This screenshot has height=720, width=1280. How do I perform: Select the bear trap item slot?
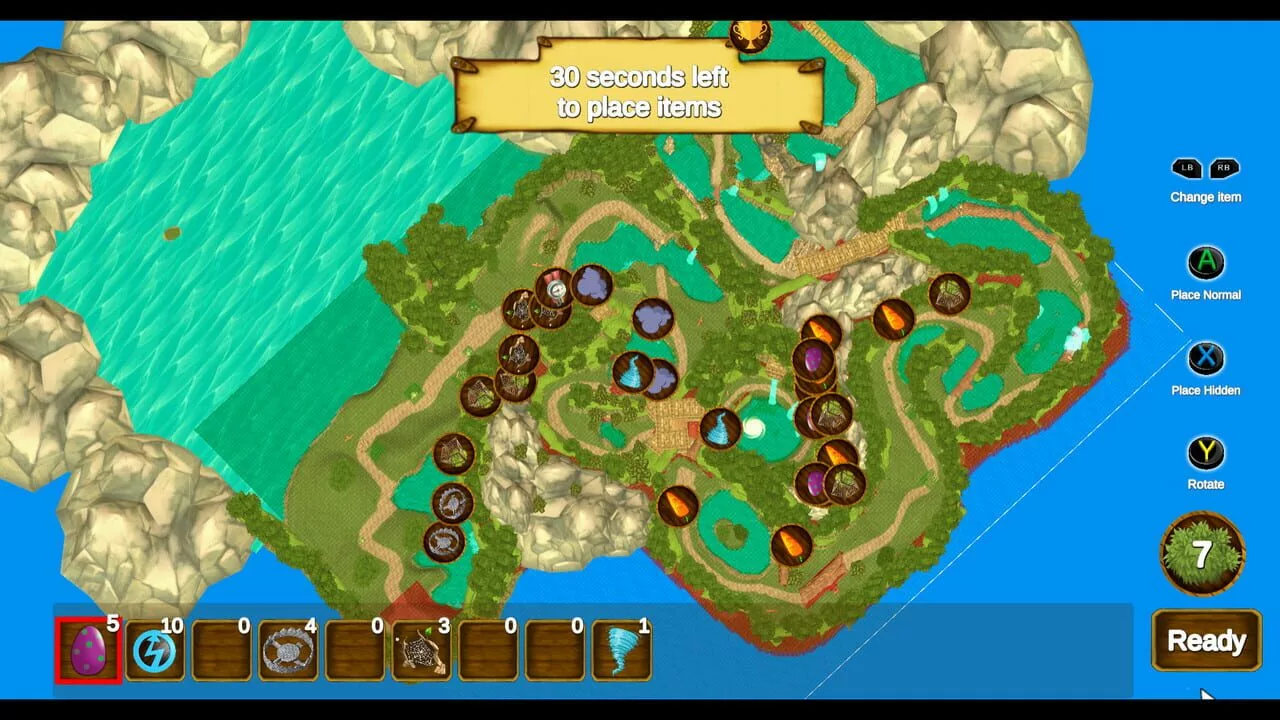[288, 650]
